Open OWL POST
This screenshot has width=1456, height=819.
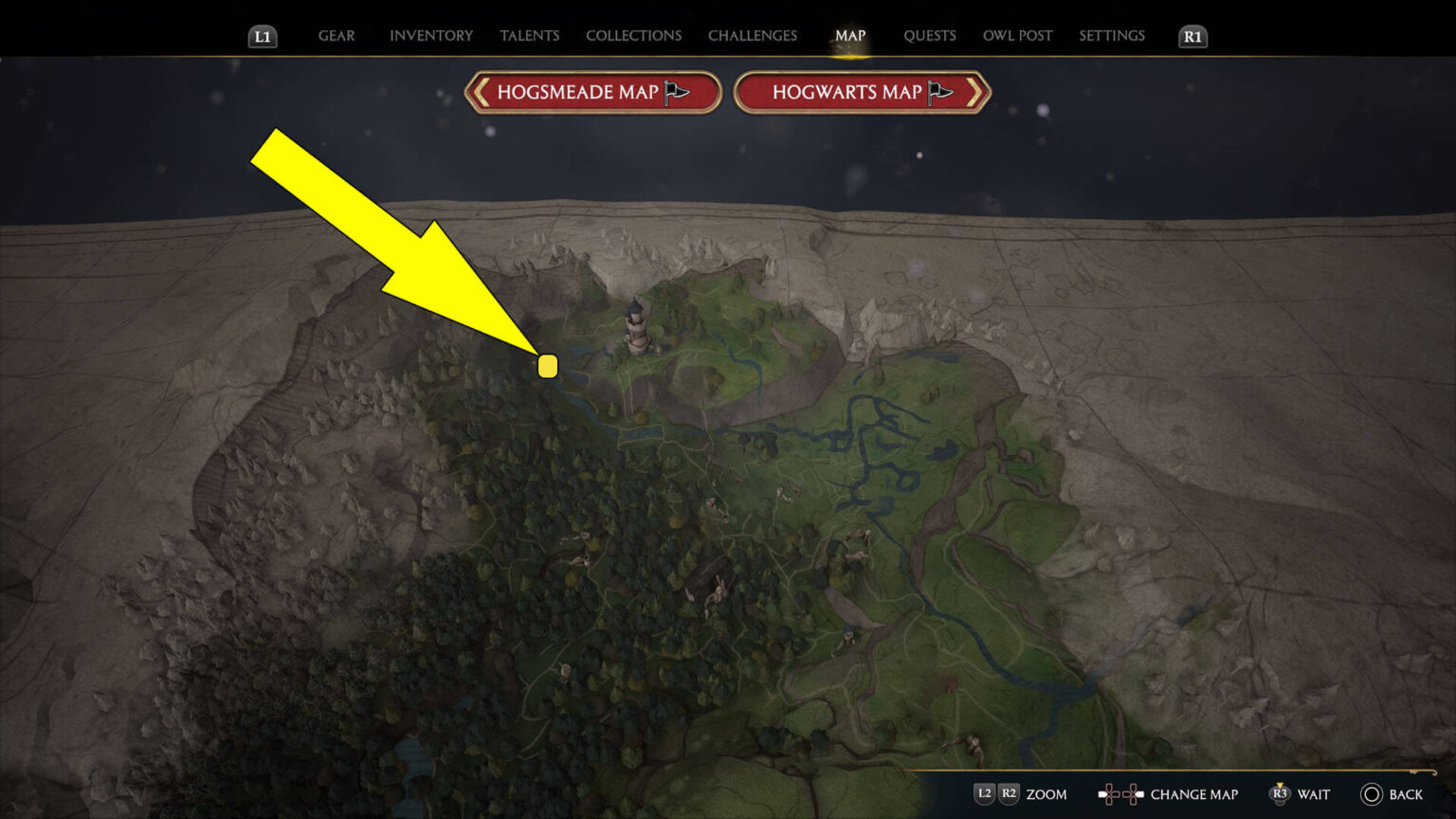point(1017,35)
